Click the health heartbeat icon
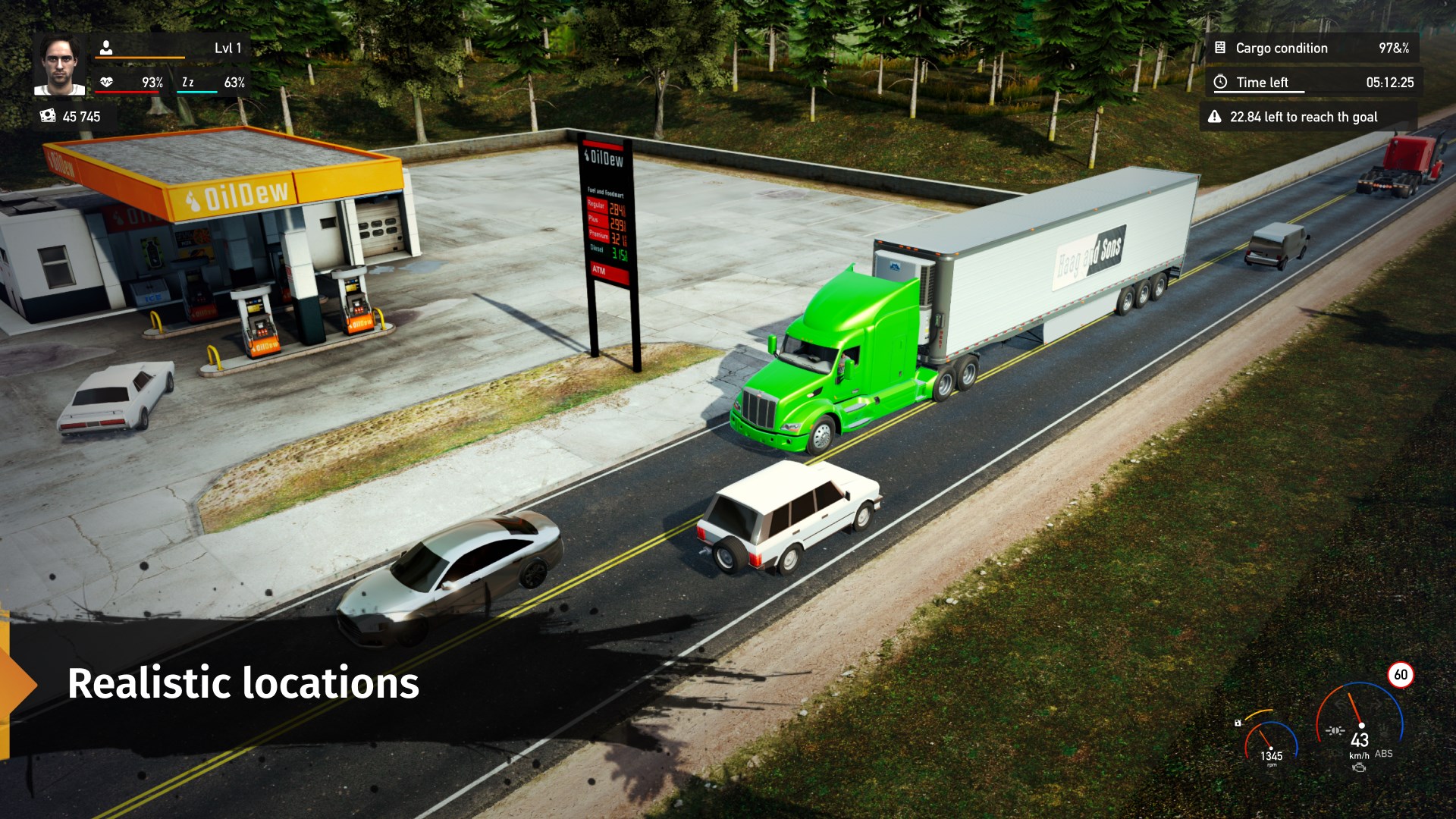The image size is (1456, 819). click(x=106, y=82)
